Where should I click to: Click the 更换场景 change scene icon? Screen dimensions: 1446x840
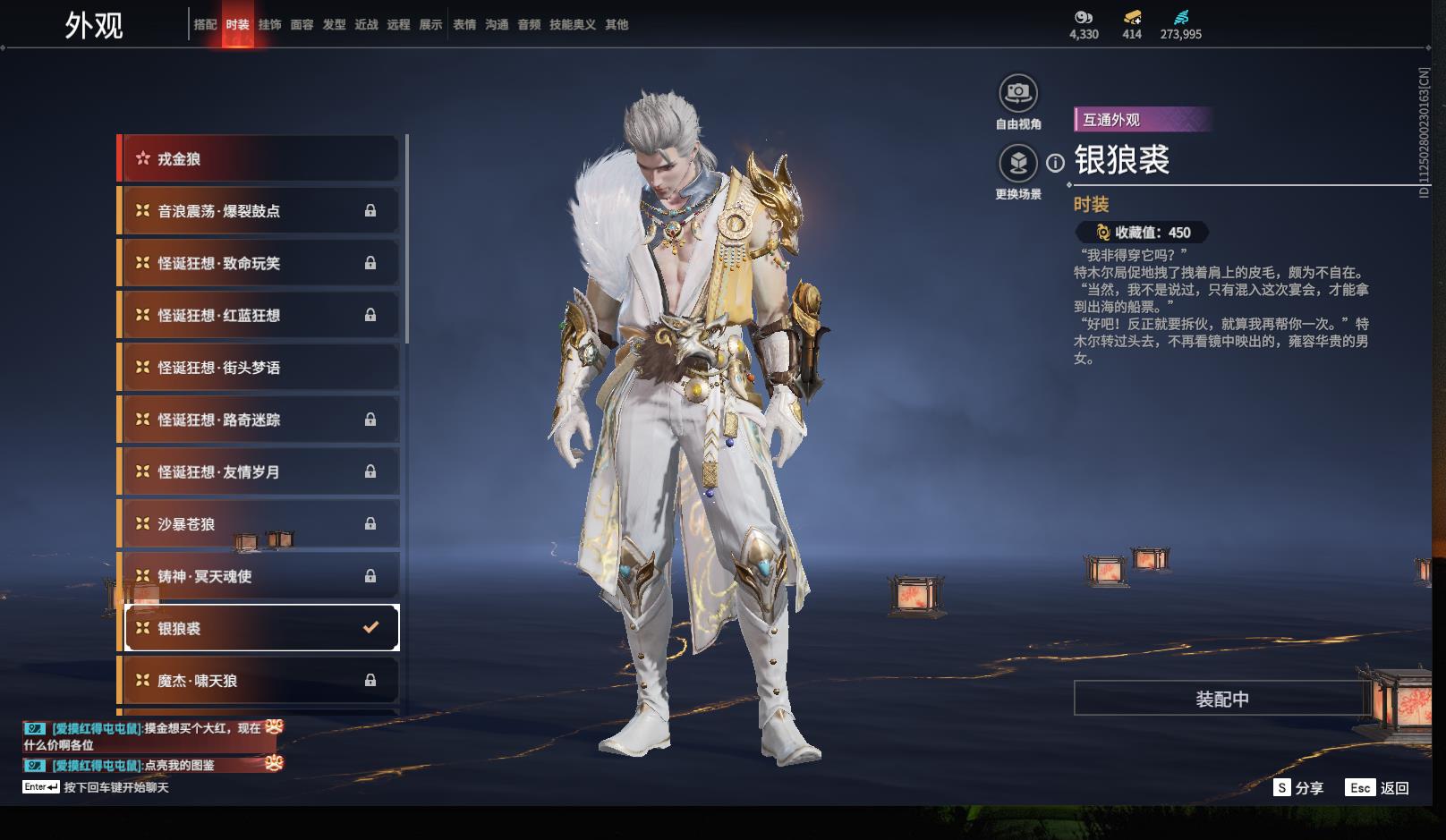(x=1017, y=163)
